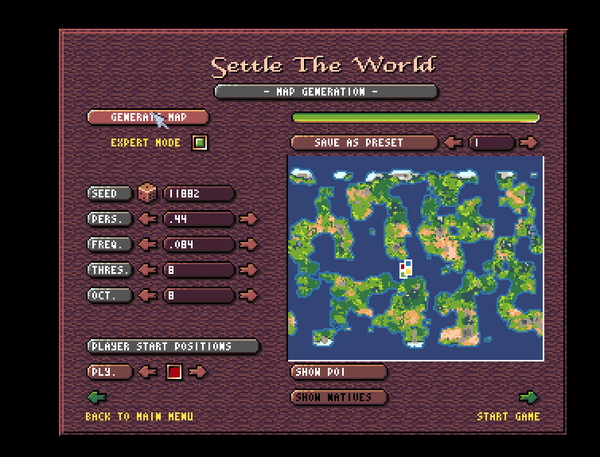The width and height of the screenshot is (600, 457).
Task: Increase the persistence value
Action: 248,219
